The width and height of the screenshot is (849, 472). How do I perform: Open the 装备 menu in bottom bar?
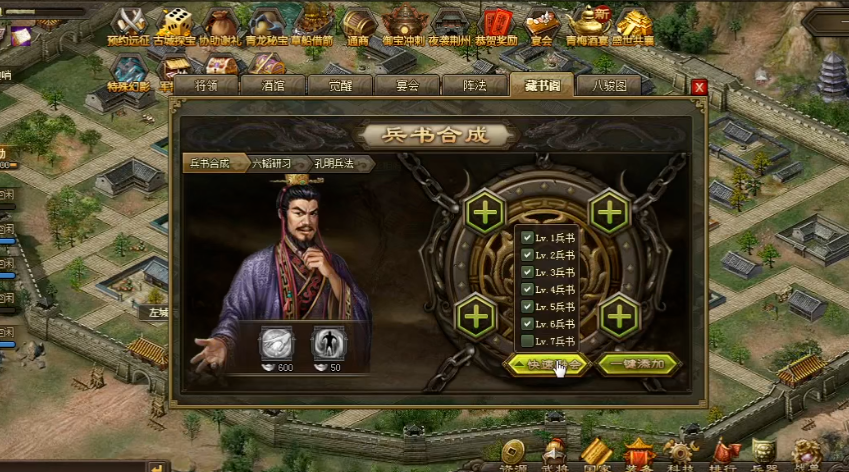pyautogui.click(x=639, y=454)
